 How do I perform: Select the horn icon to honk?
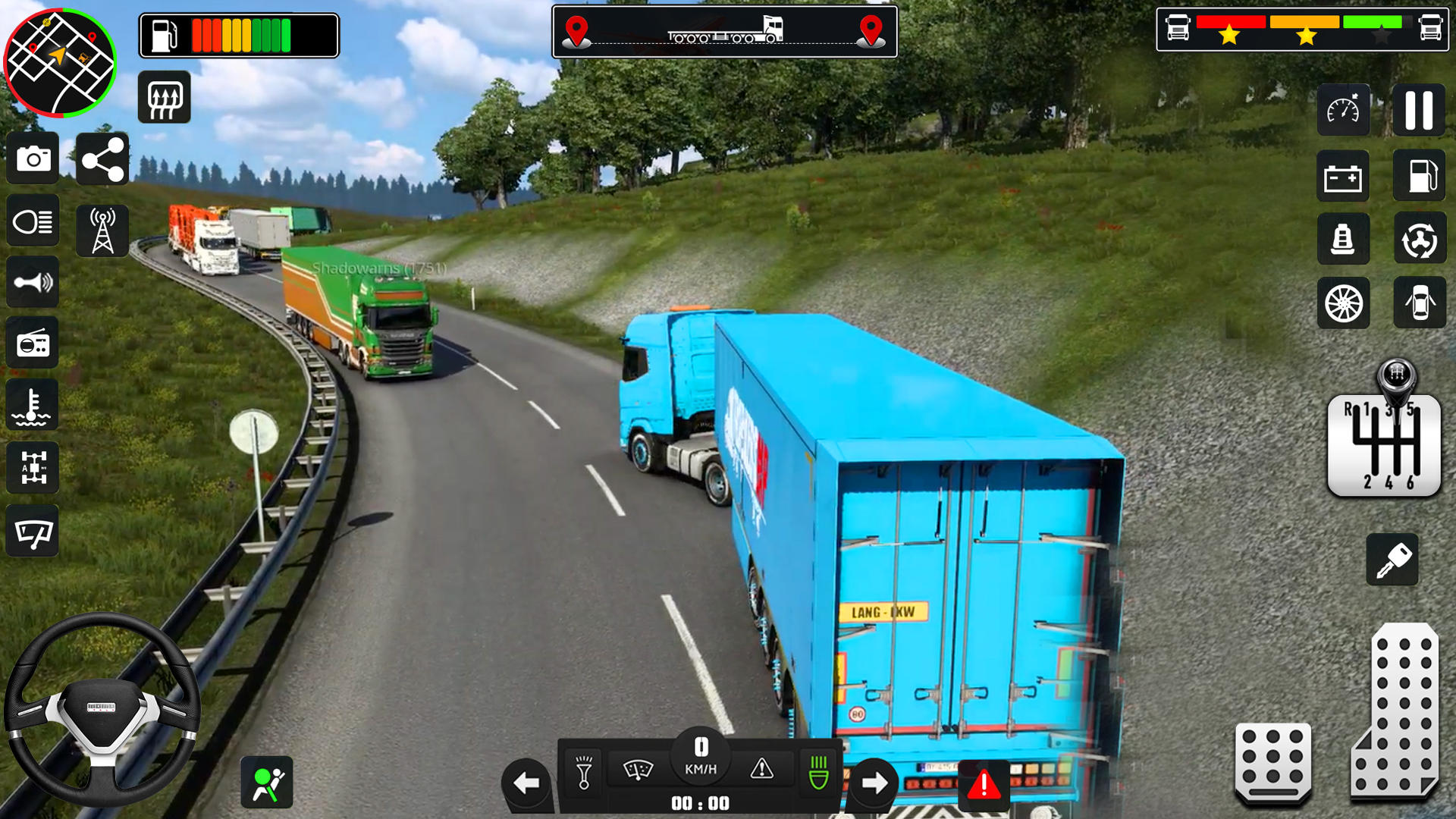[32, 282]
